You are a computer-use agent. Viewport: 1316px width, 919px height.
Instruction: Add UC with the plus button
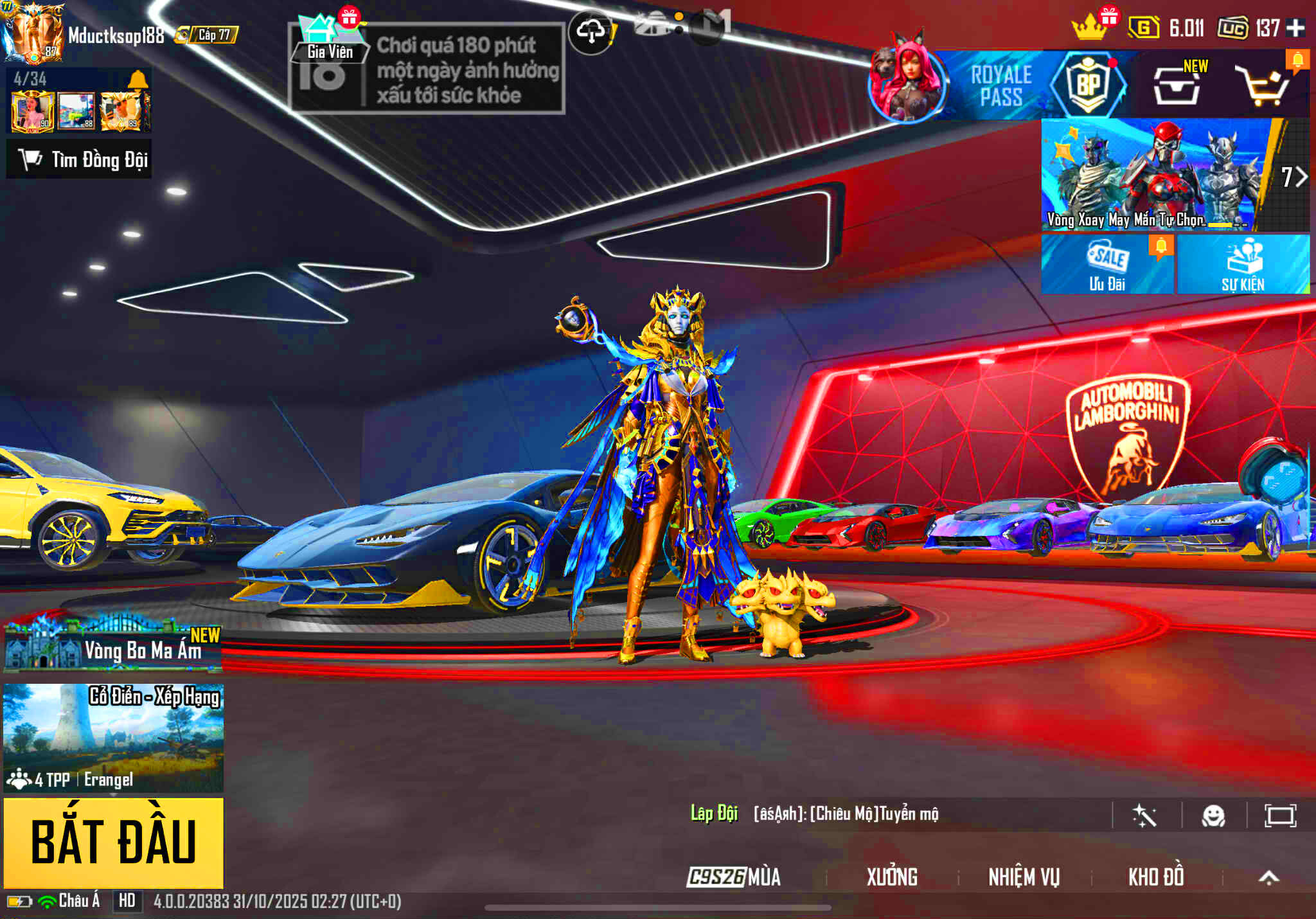(1295, 28)
